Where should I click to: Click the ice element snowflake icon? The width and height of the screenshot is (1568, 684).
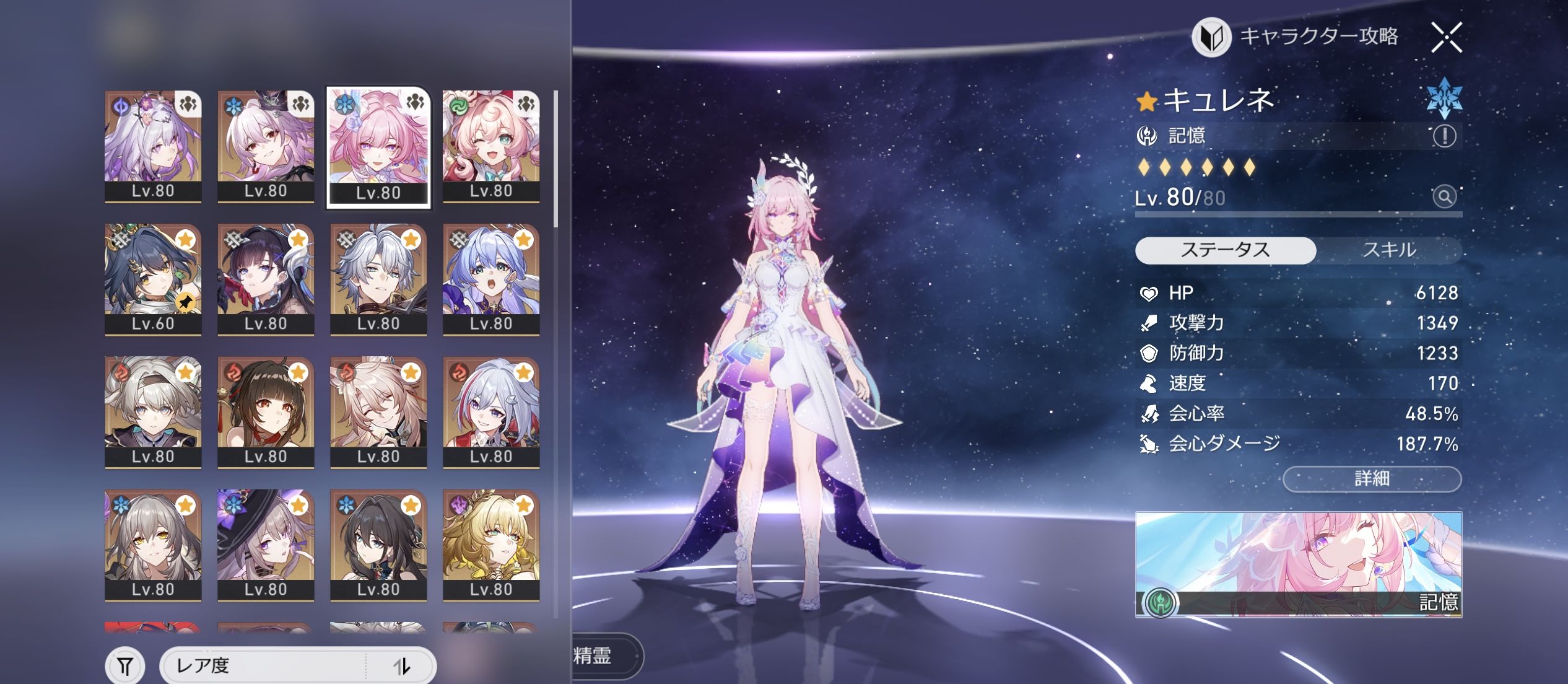tap(1444, 98)
